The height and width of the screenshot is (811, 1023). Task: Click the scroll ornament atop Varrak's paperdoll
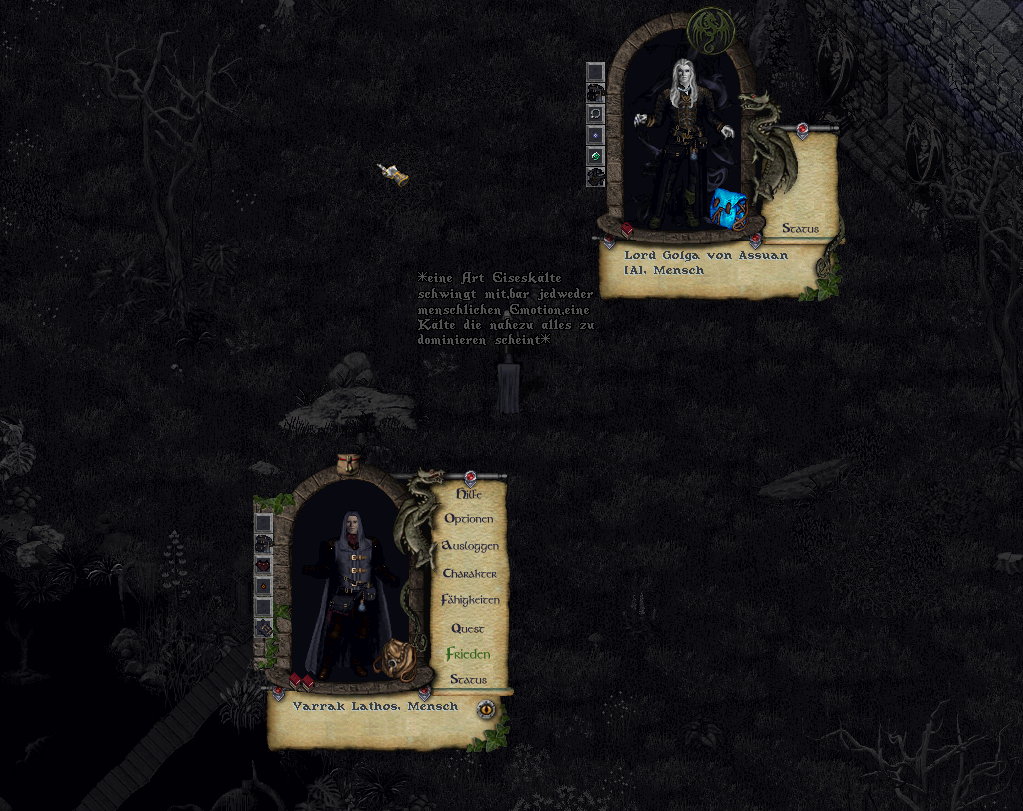(348, 463)
